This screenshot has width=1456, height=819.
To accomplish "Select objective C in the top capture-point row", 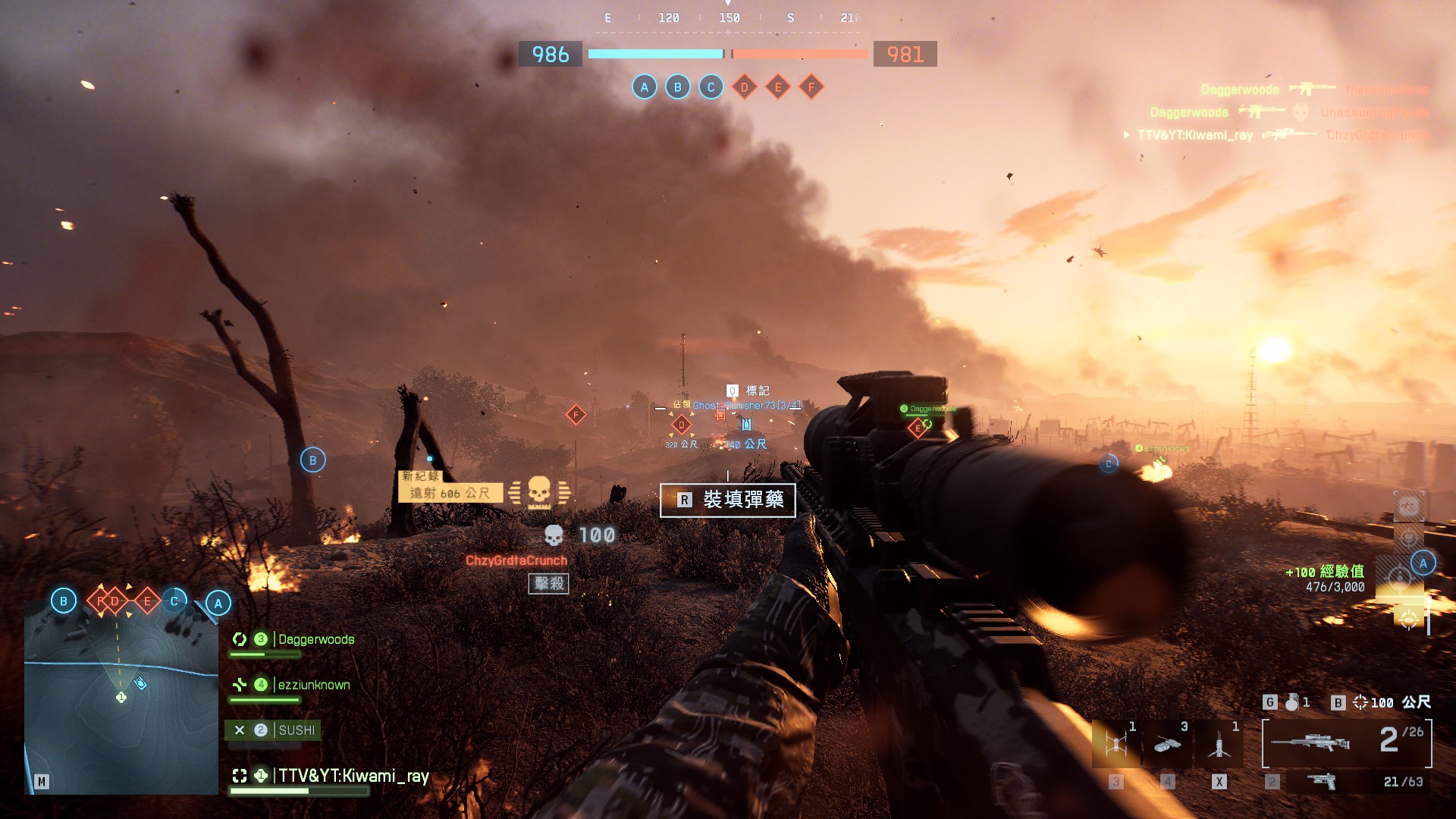I will 711,87.
